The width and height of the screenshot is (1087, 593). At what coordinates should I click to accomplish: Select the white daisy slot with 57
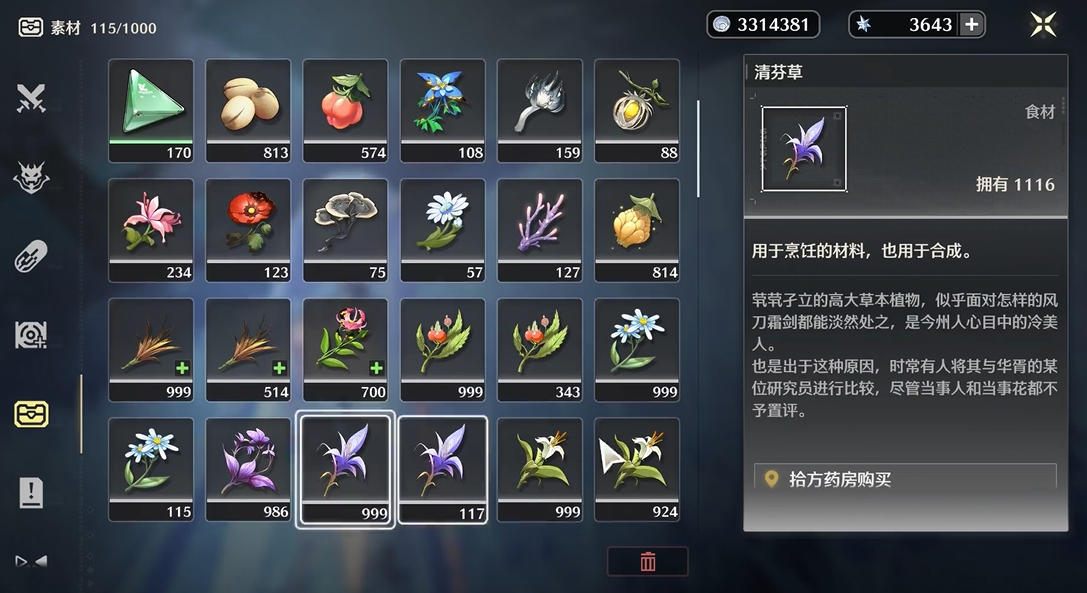tap(443, 229)
